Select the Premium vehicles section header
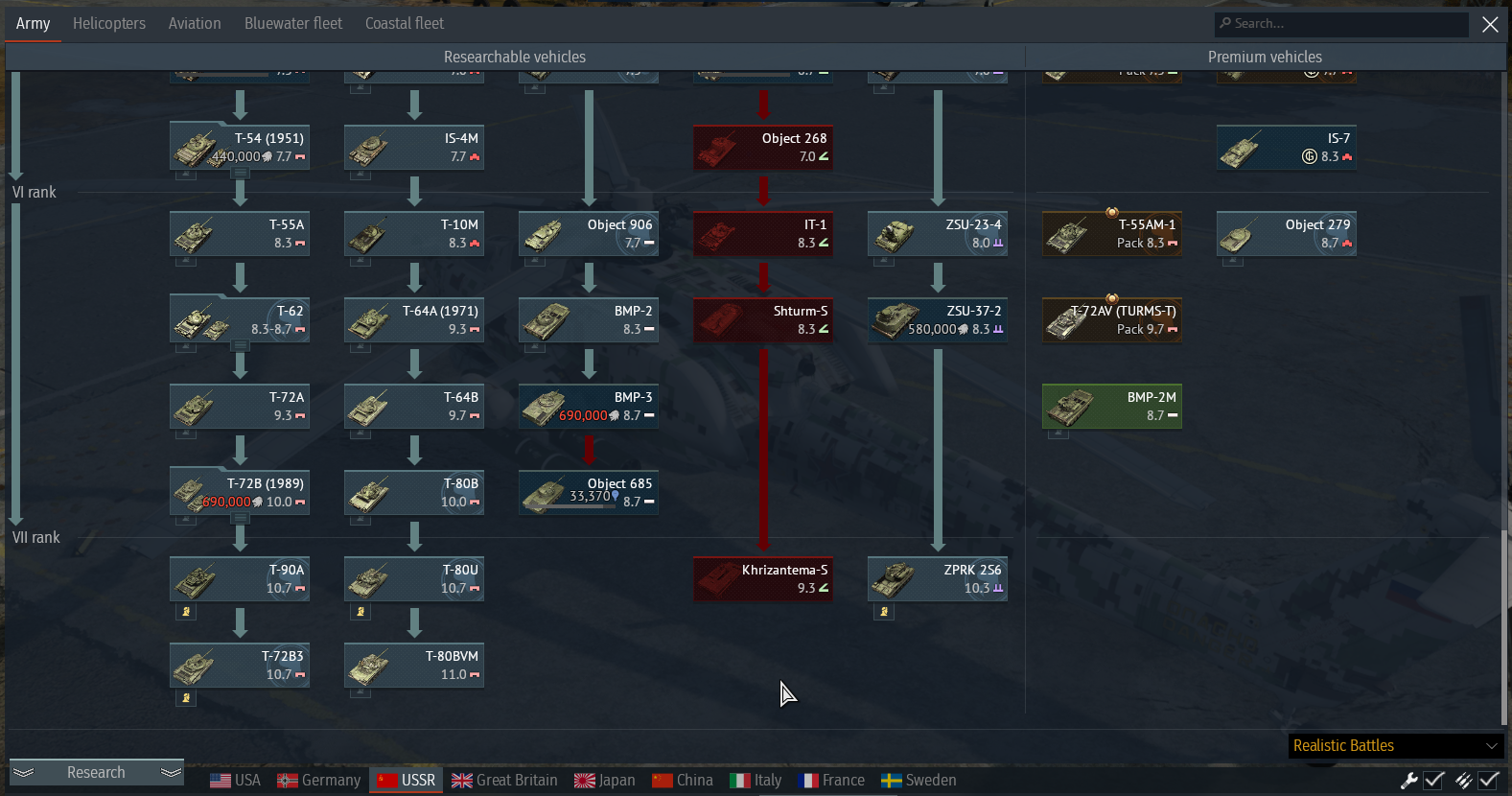The image size is (1512, 796). 1265,57
